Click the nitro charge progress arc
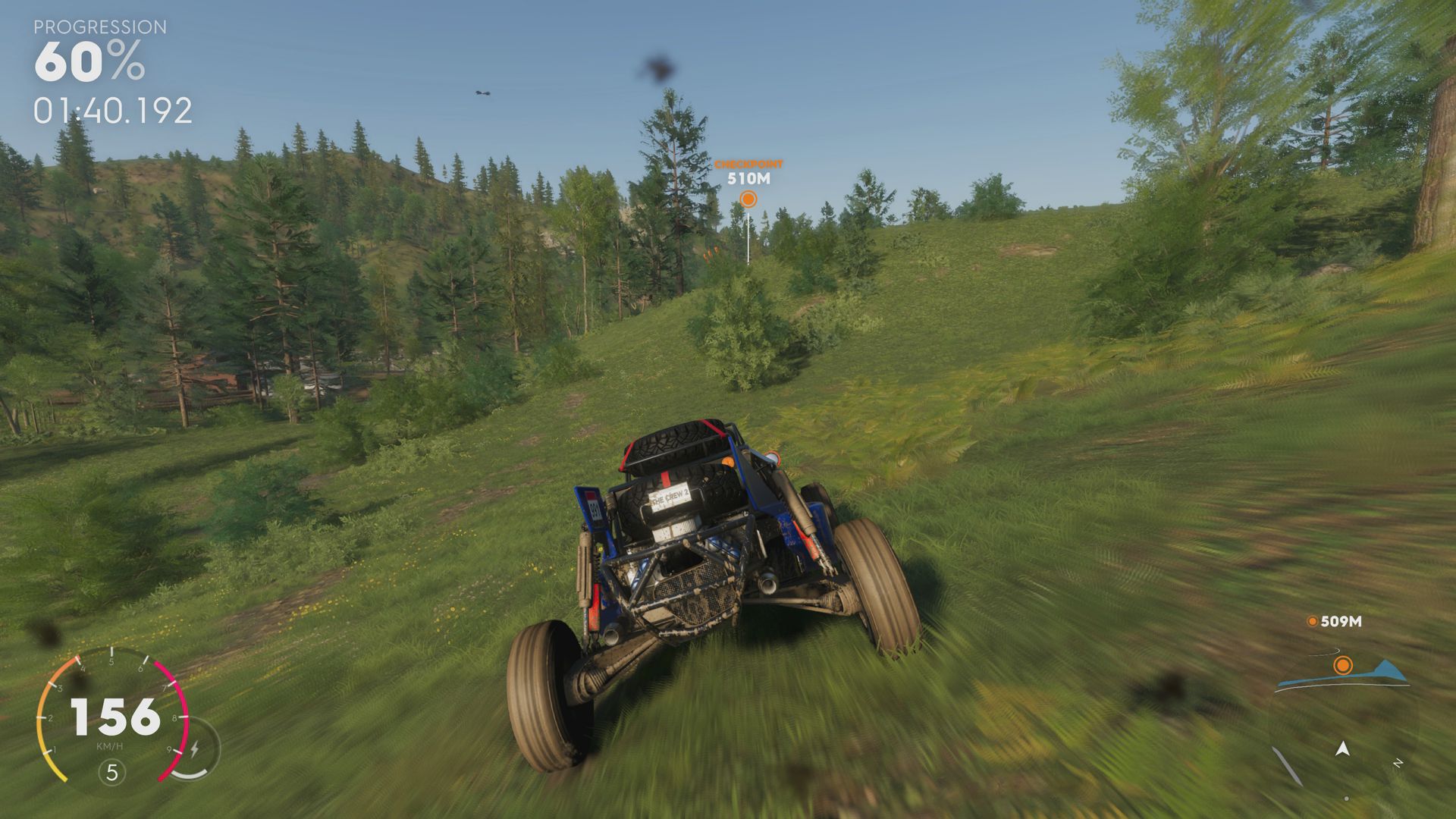Image resolution: width=1456 pixels, height=819 pixels. [190, 775]
